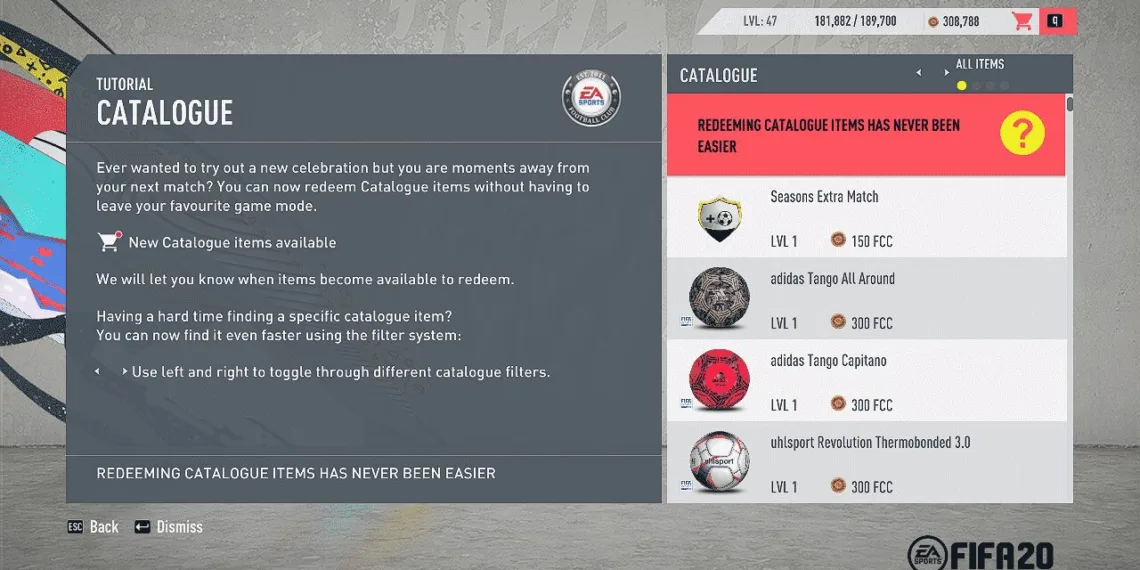Choose the adidas Tango All Around ball
Viewport: 1140px width, 570px height.
[865, 299]
